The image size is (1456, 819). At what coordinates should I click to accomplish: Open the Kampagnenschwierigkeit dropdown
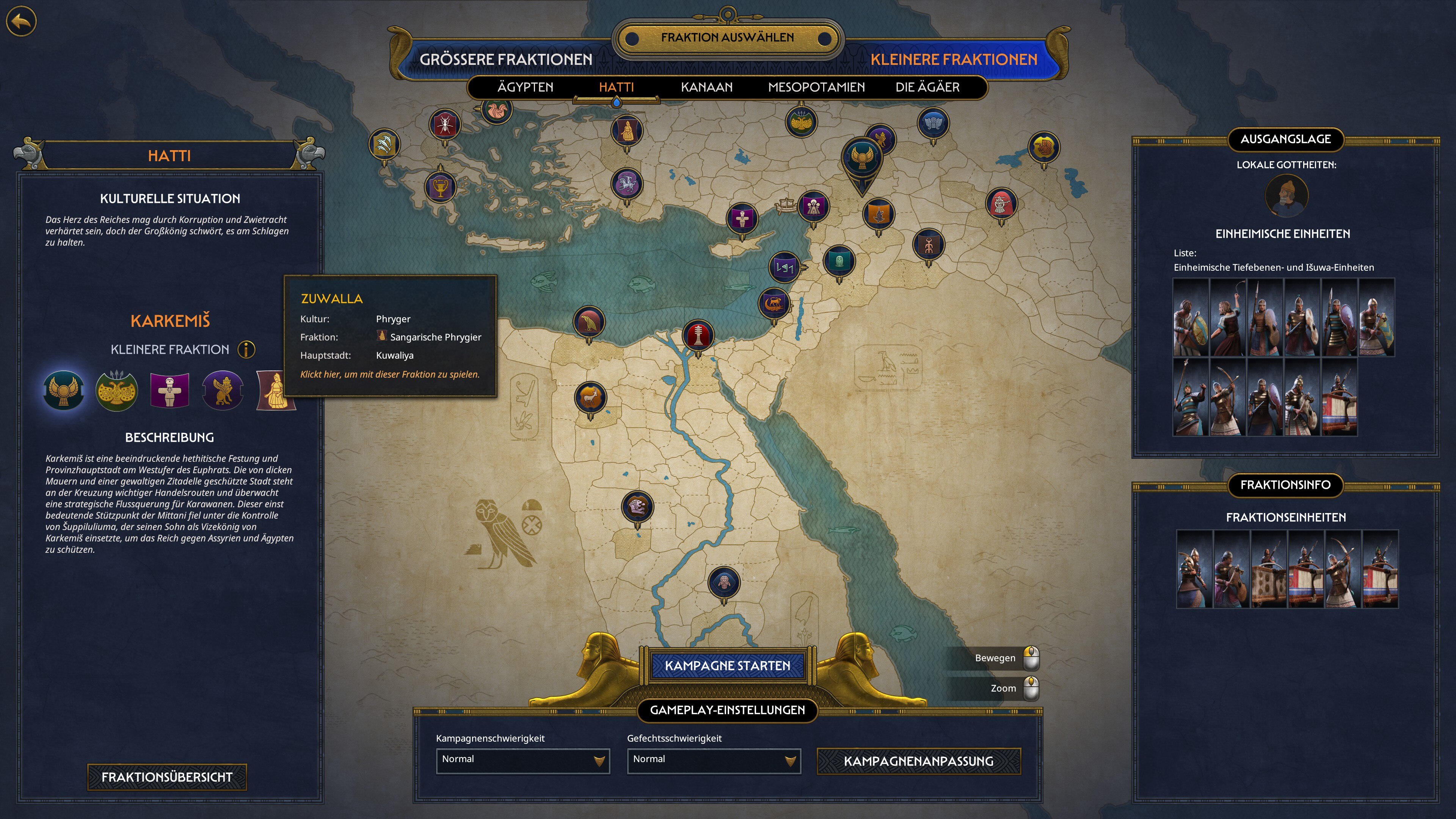[x=522, y=760]
